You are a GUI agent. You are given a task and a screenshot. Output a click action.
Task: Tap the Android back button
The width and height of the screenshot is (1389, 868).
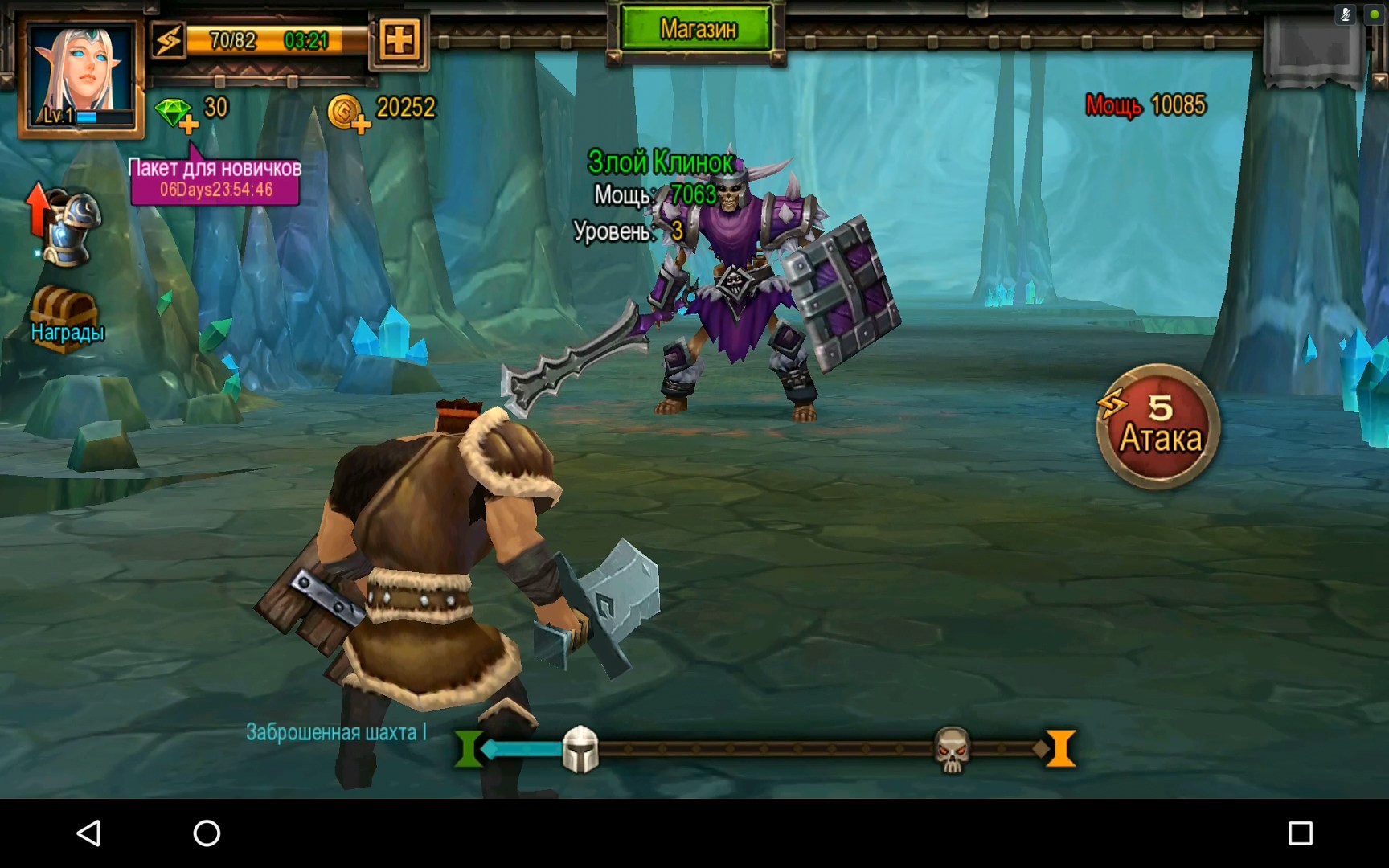pyautogui.click(x=88, y=833)
